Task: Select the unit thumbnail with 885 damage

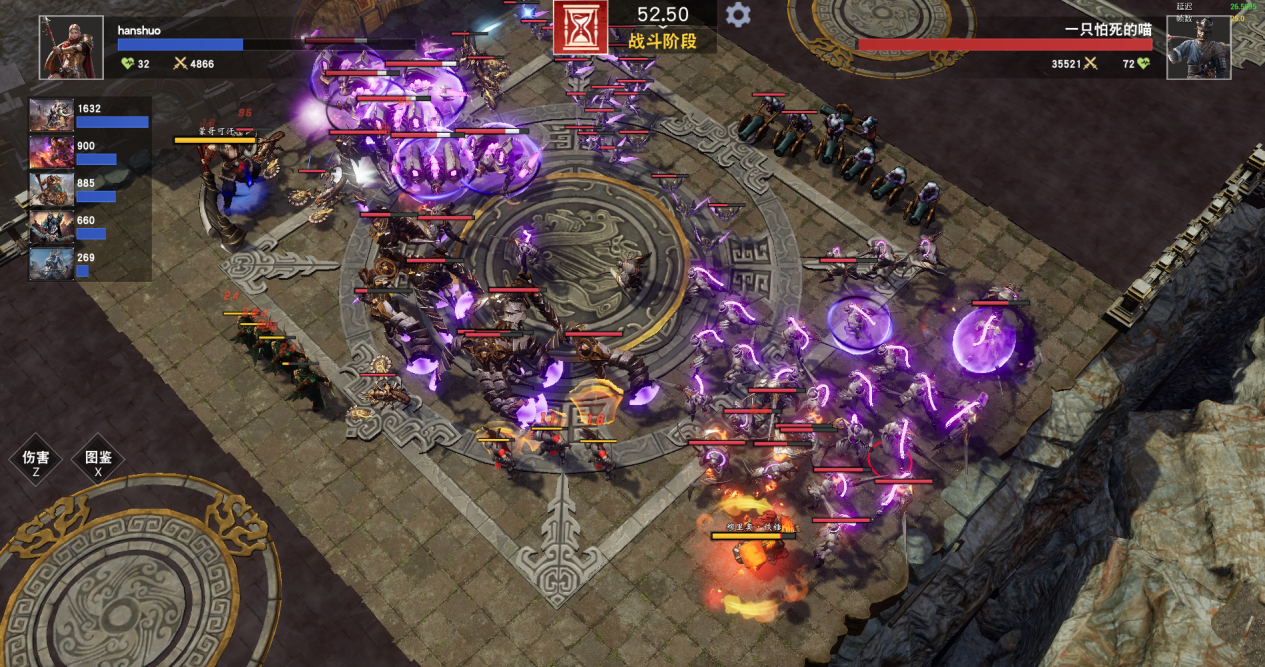Action: pos(51,189)
